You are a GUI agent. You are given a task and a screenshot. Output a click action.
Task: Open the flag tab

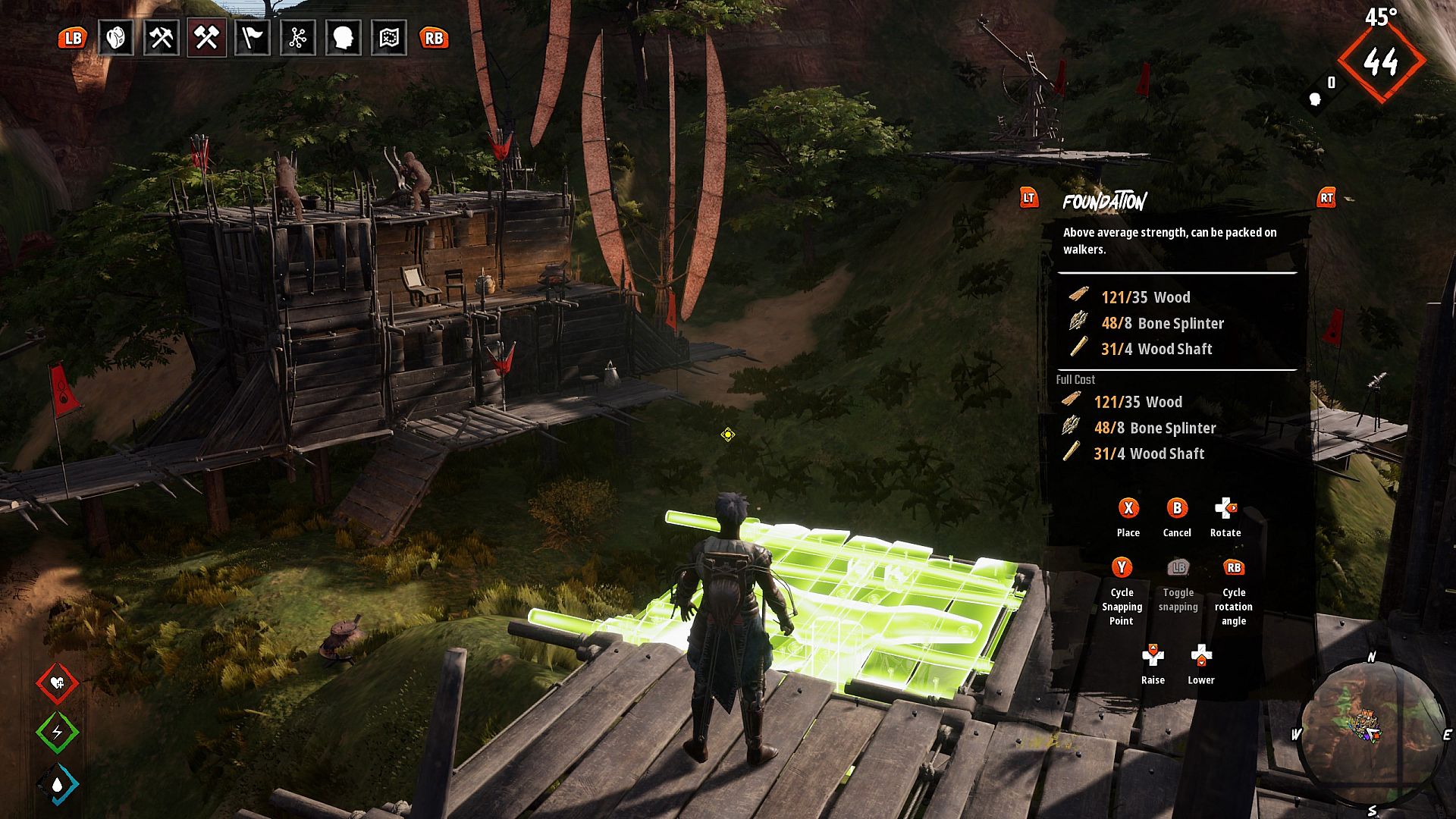252,38
